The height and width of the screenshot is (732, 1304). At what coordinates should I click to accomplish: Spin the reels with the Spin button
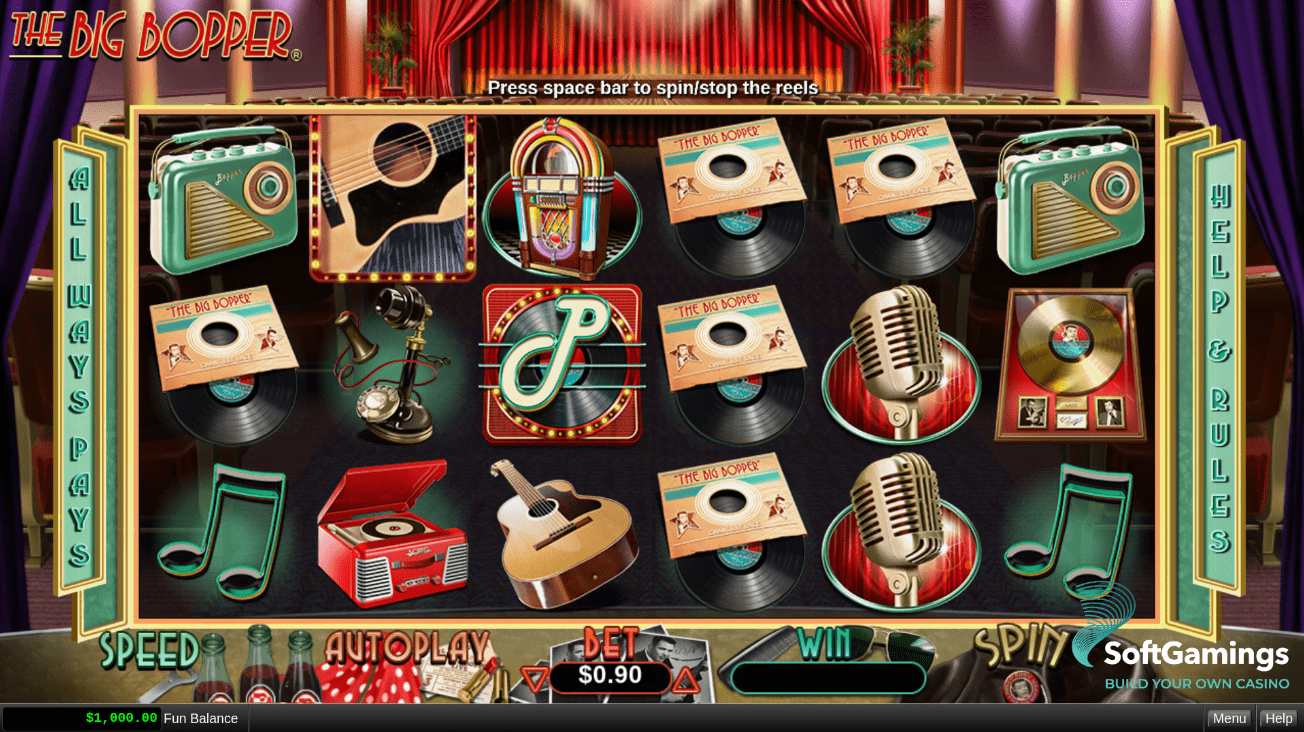point(1018,648)
